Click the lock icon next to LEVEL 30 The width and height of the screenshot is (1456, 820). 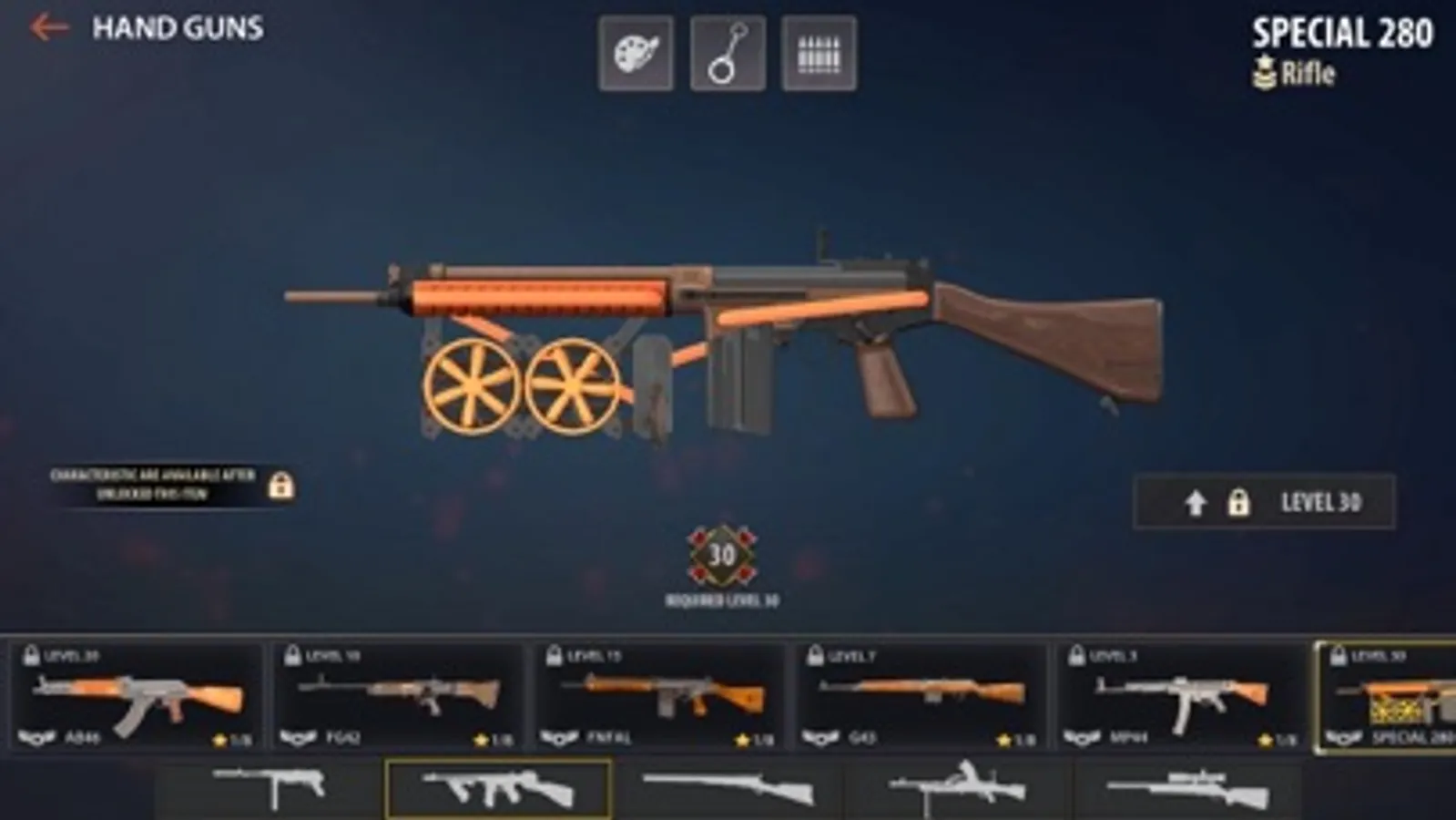point(1241,502)
